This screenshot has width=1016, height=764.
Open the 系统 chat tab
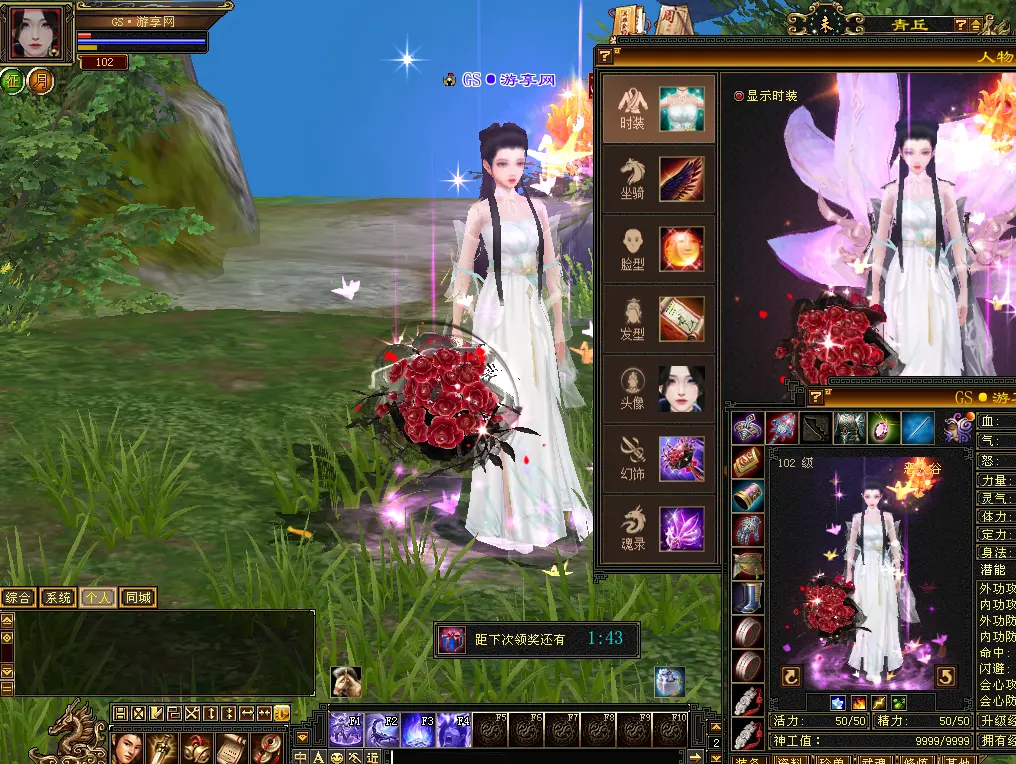pyautogui.click(x=58, y=598)
